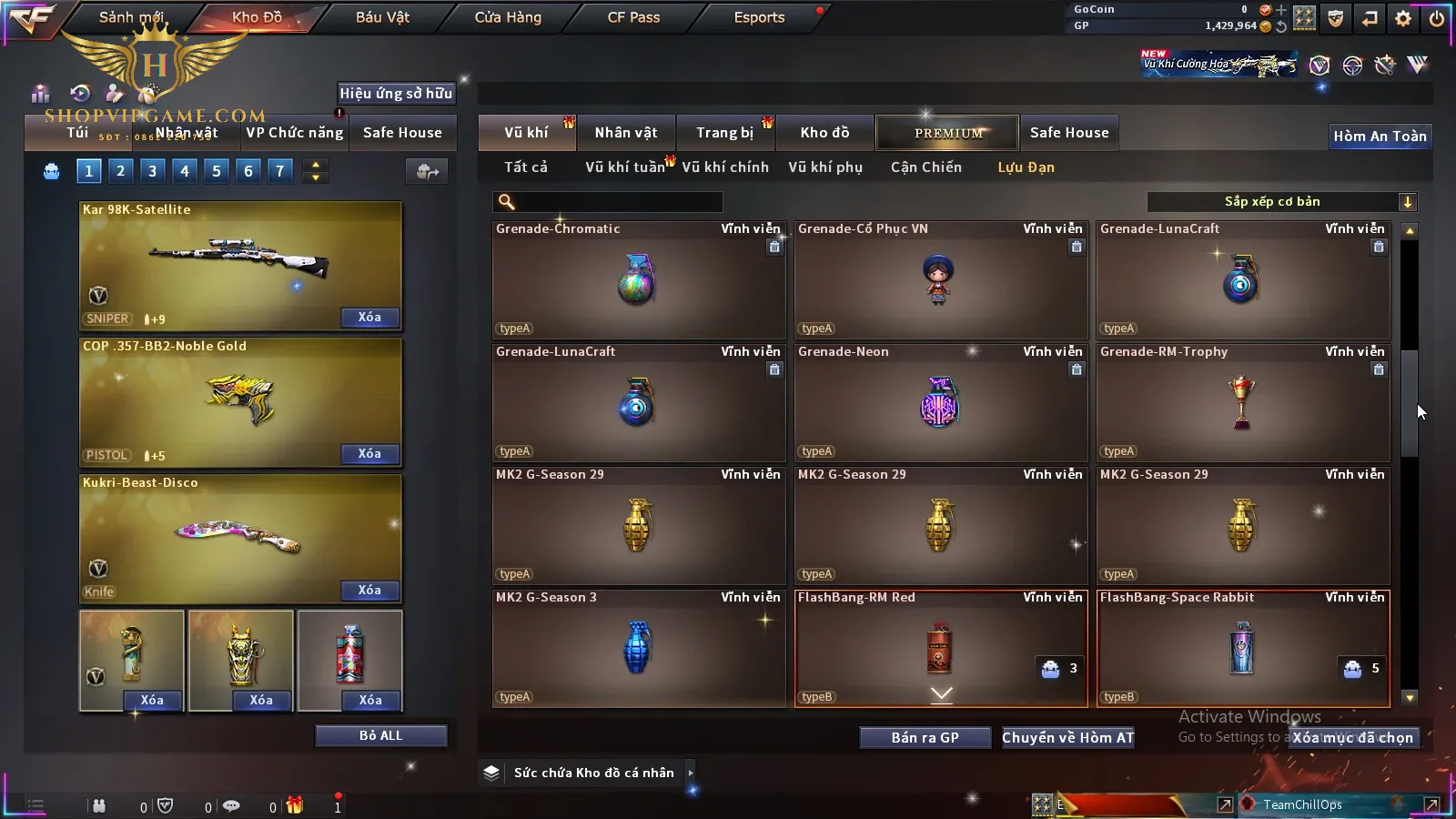Open the gear settings icon
The width and height of the screenshot is (1456, 819).
pos(1403,18)
